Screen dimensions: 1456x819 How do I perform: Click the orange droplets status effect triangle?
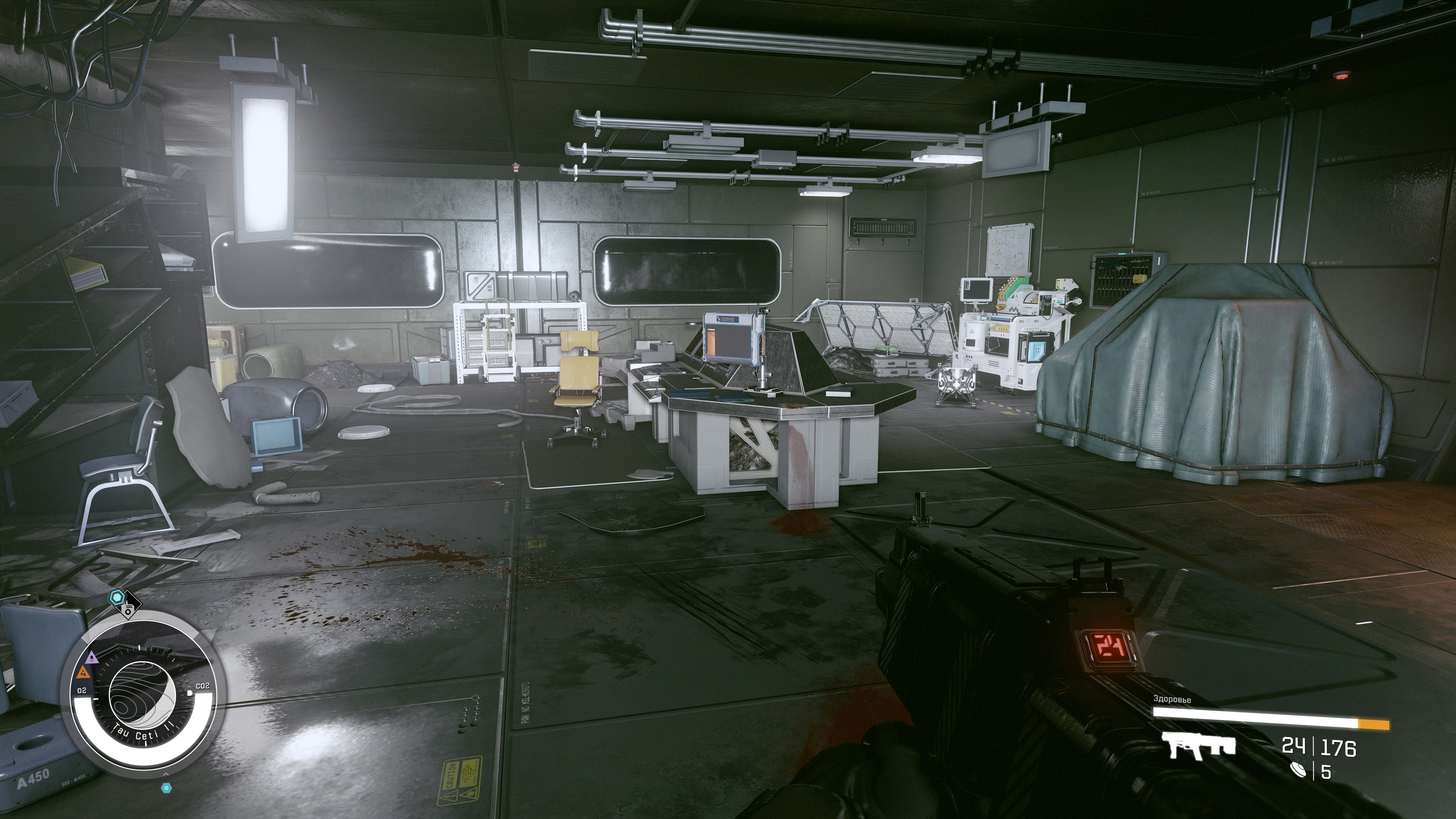tap(83, 672)
